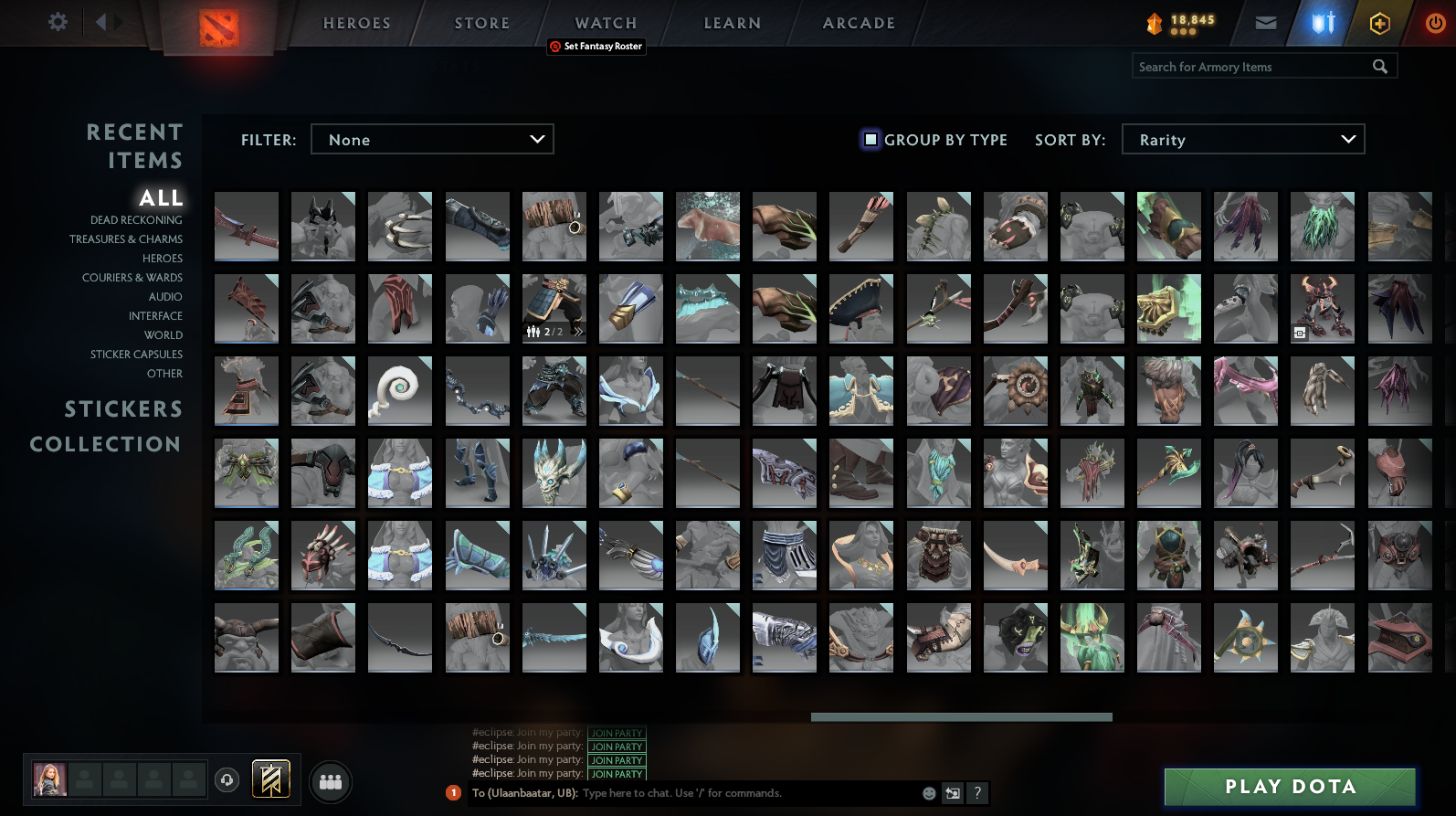Screen dimensions: 1456x816
Task: Click the magnifying glass search icon
Action: point(1379,66)
